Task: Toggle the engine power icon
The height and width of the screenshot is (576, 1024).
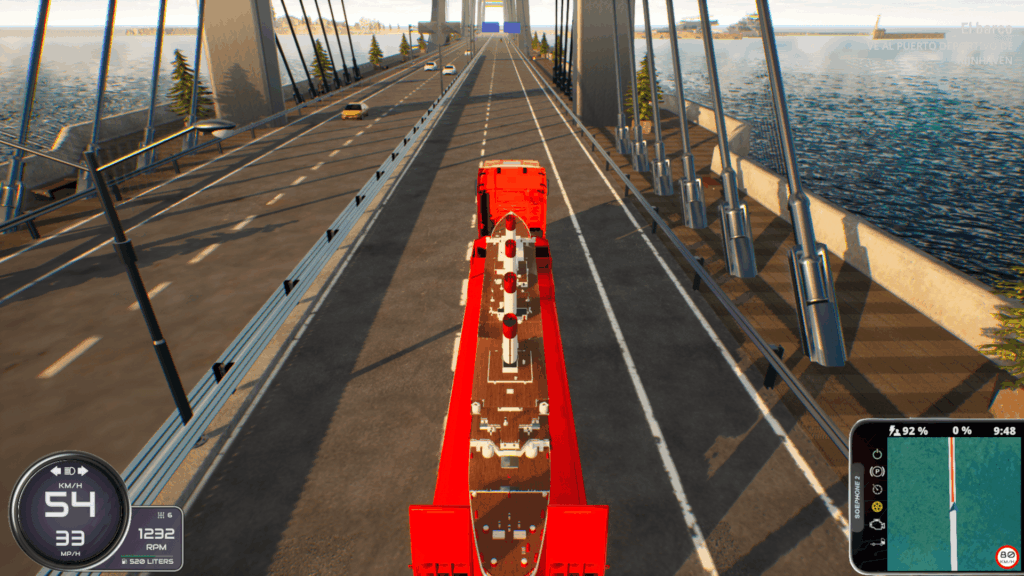Action: pyautogui.click(x=878, y=453)
